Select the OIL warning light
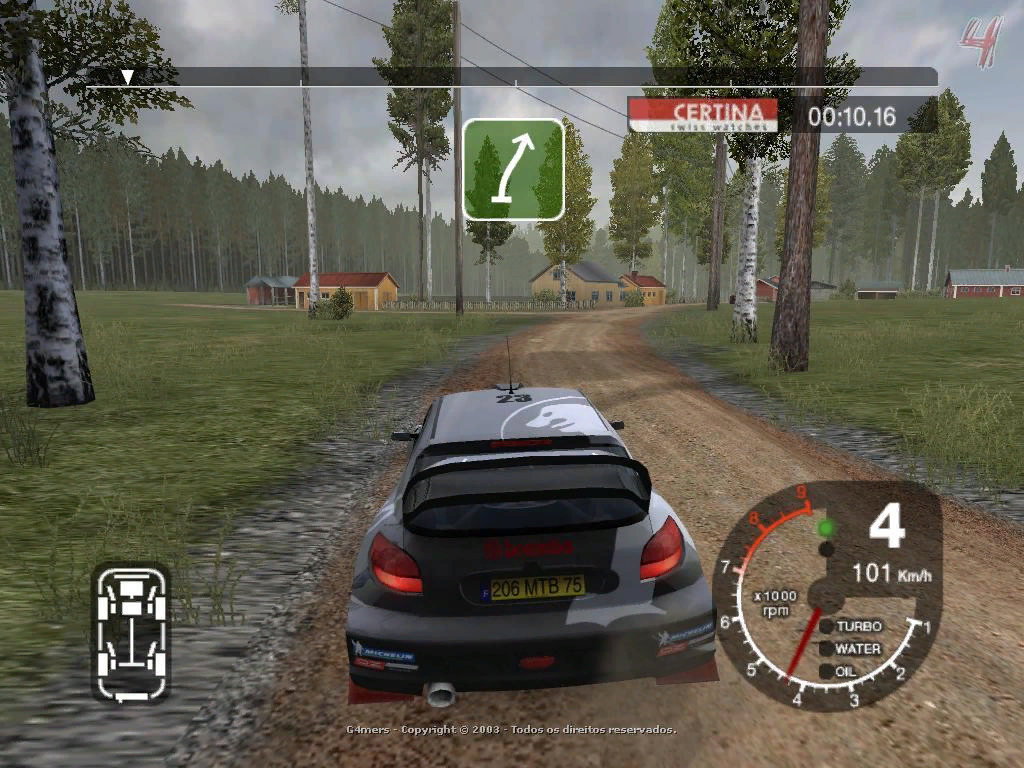This screenshot has width=1024, height=768. point(826,671)
